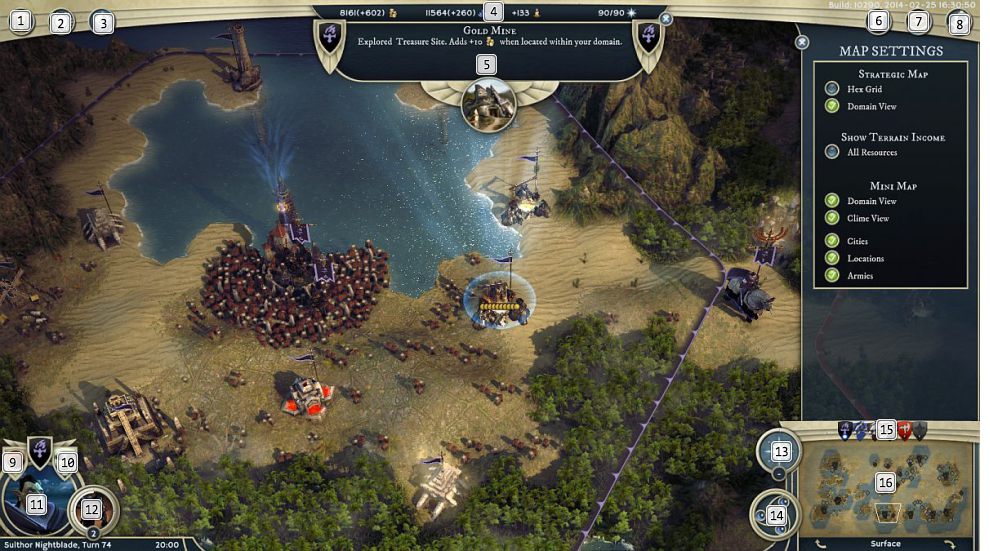Toggle Cities on the mini map
The width and height of the screenshot is (990, 551).
[x=831, y=241]
